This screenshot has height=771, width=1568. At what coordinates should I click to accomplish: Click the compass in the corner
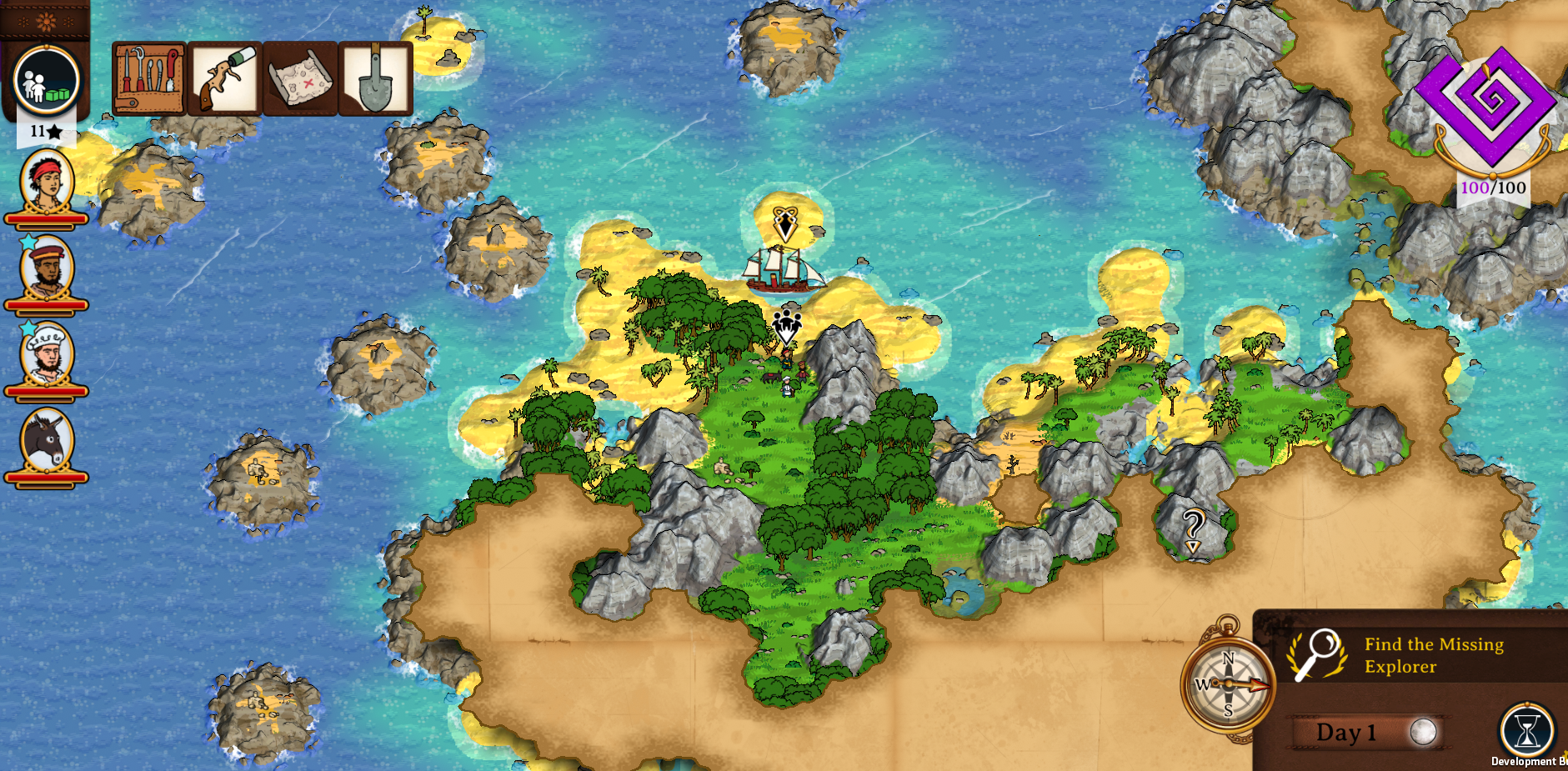point(1227,684)
